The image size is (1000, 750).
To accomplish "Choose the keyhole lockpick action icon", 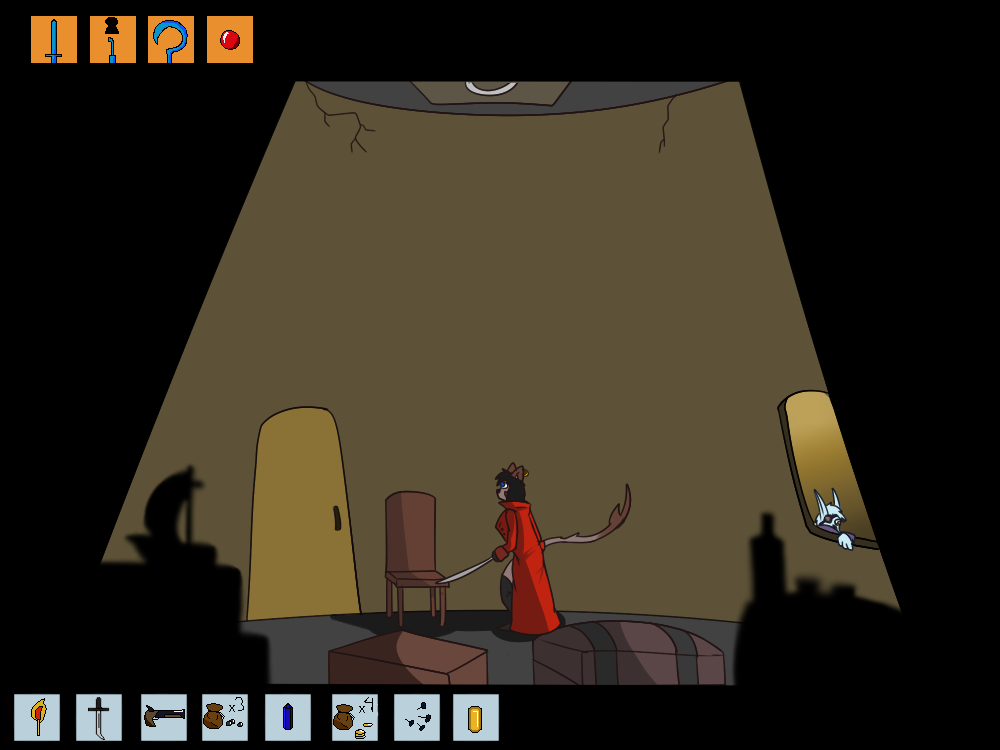I will (113, 40).
